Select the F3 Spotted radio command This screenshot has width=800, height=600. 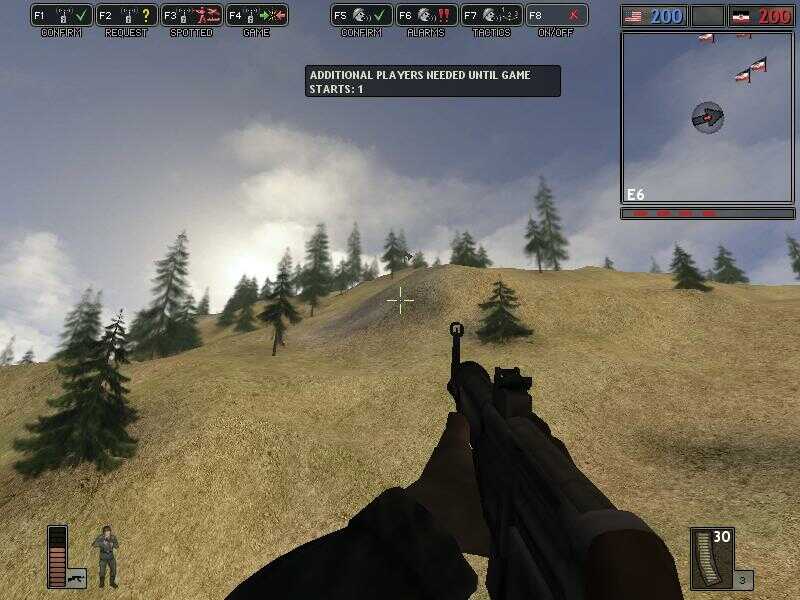pos(191,16)
